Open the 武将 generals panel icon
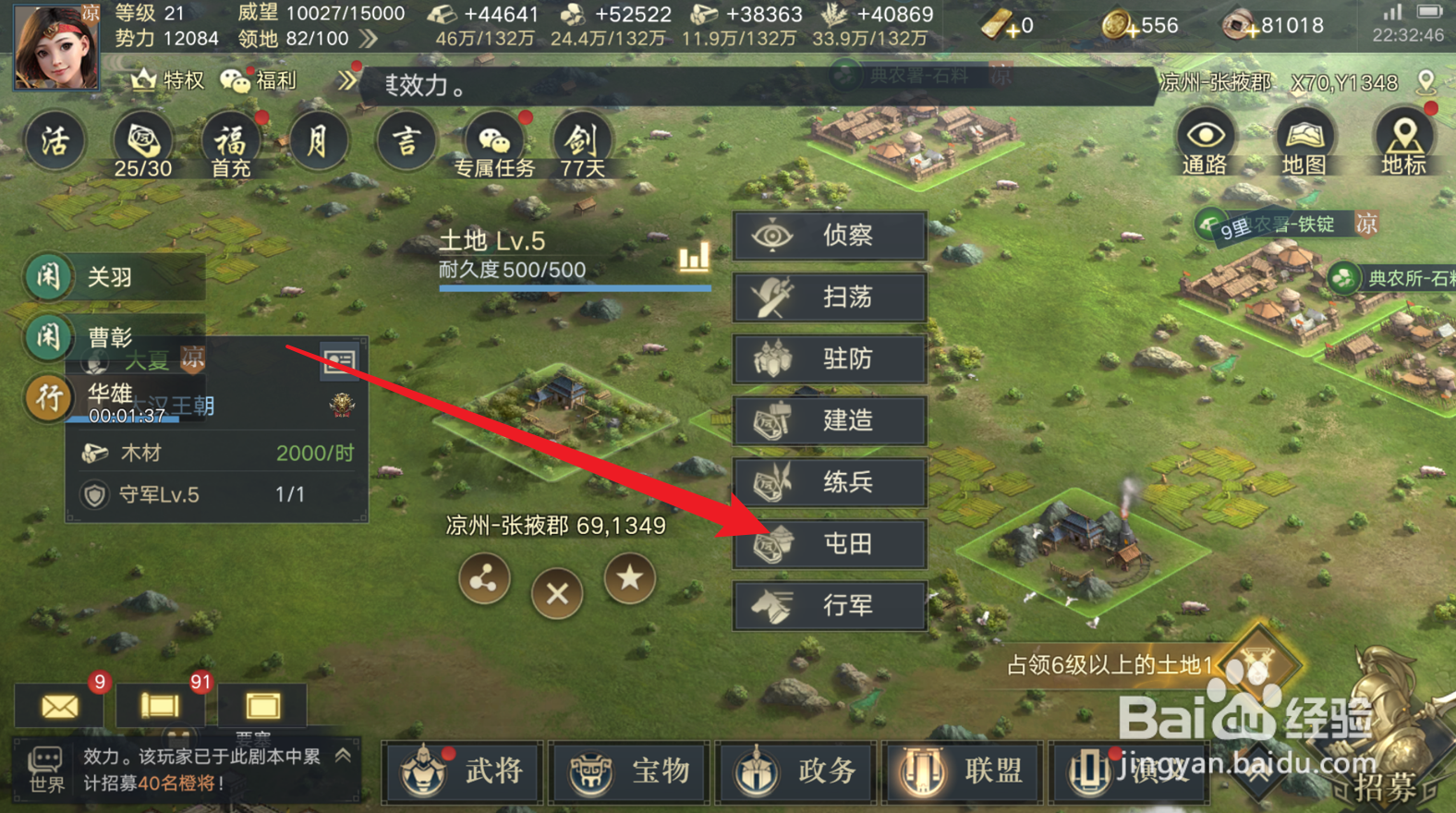Screen dimensions: 1456x813 point(462,772)
